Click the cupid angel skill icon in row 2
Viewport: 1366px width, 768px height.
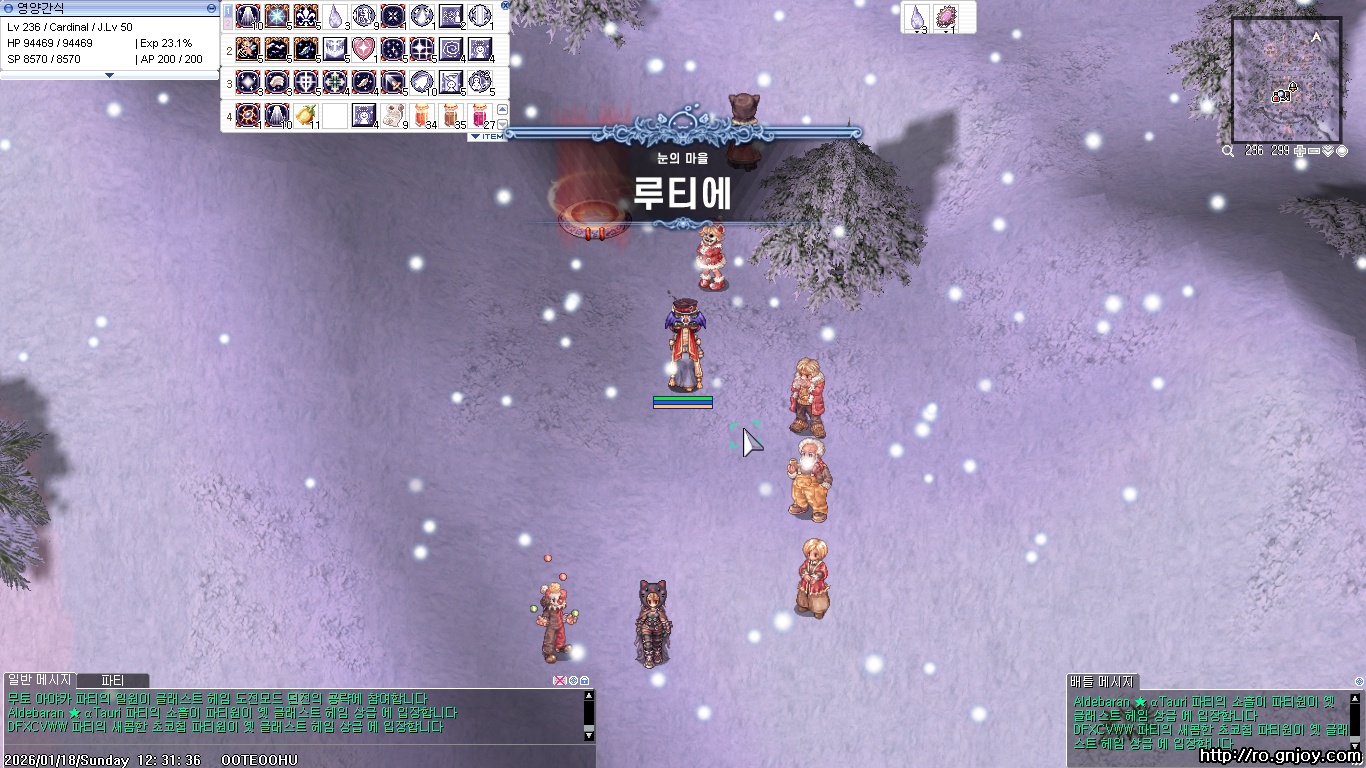(246, 48)
